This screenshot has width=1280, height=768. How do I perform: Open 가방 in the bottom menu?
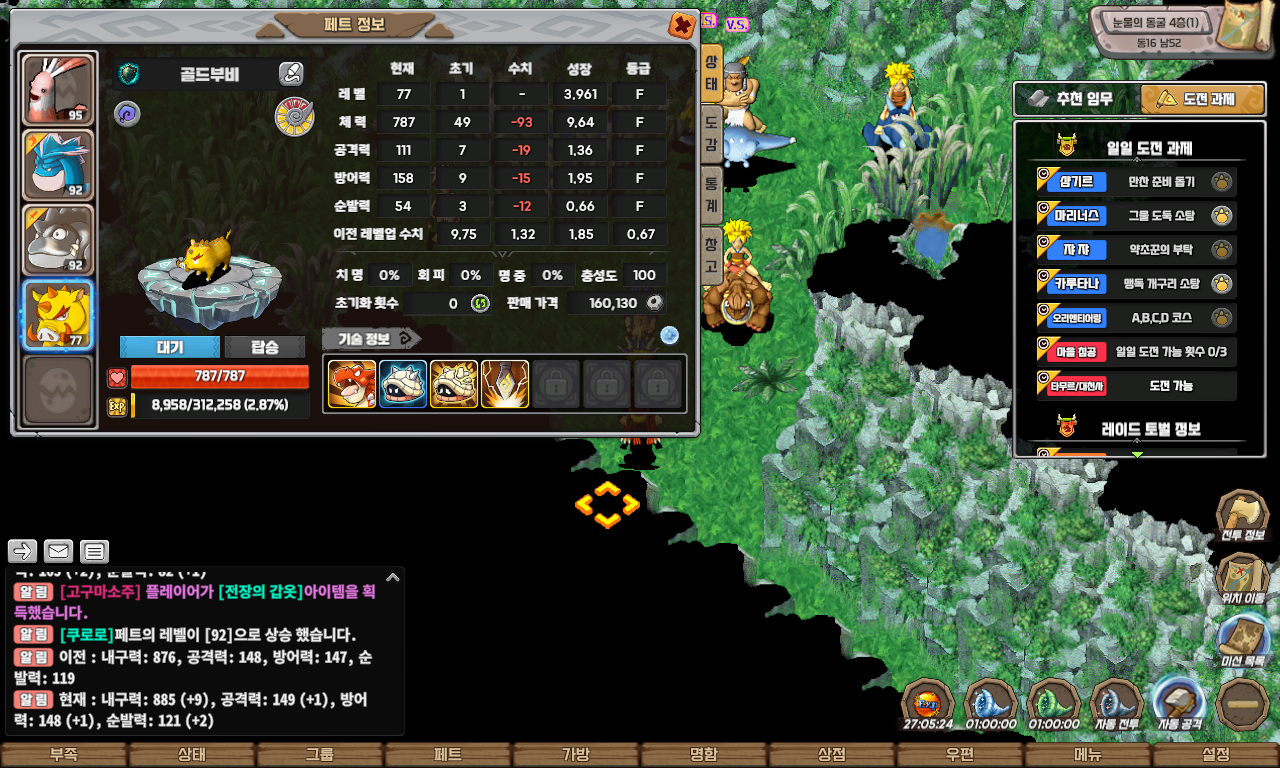coord(575,755)
